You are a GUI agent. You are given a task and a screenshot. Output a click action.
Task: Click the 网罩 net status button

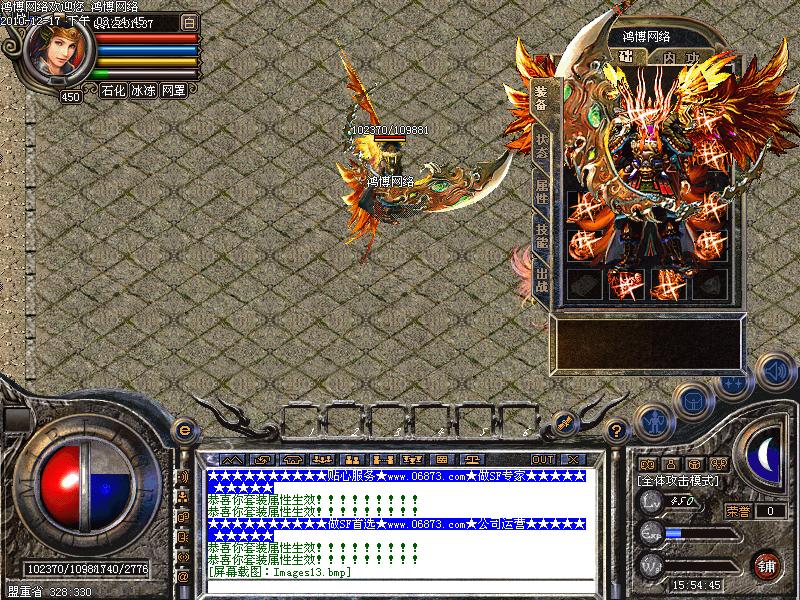(x=173, y=90)
